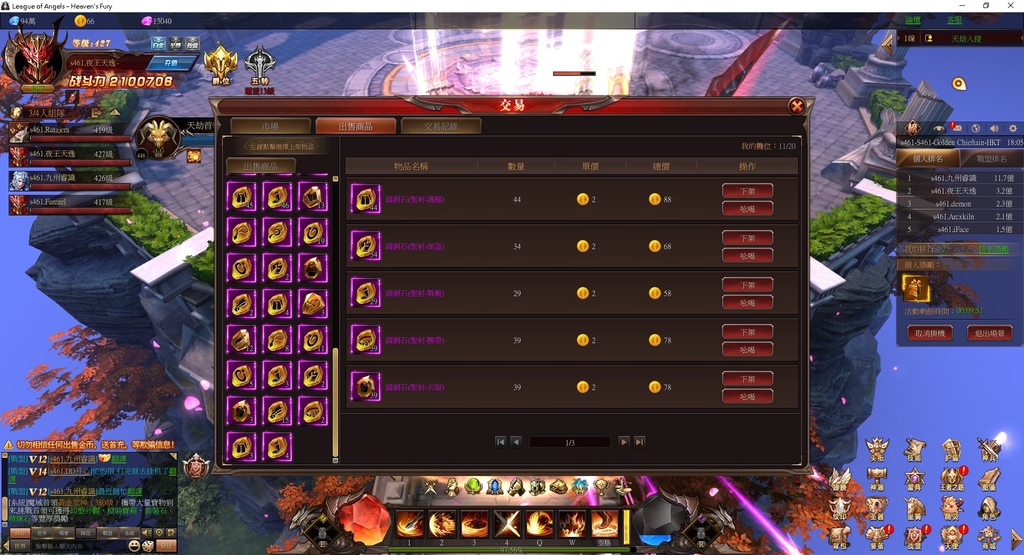Jump to the last listings page
The image size is (1024, 555).
[x=638, y=441]
